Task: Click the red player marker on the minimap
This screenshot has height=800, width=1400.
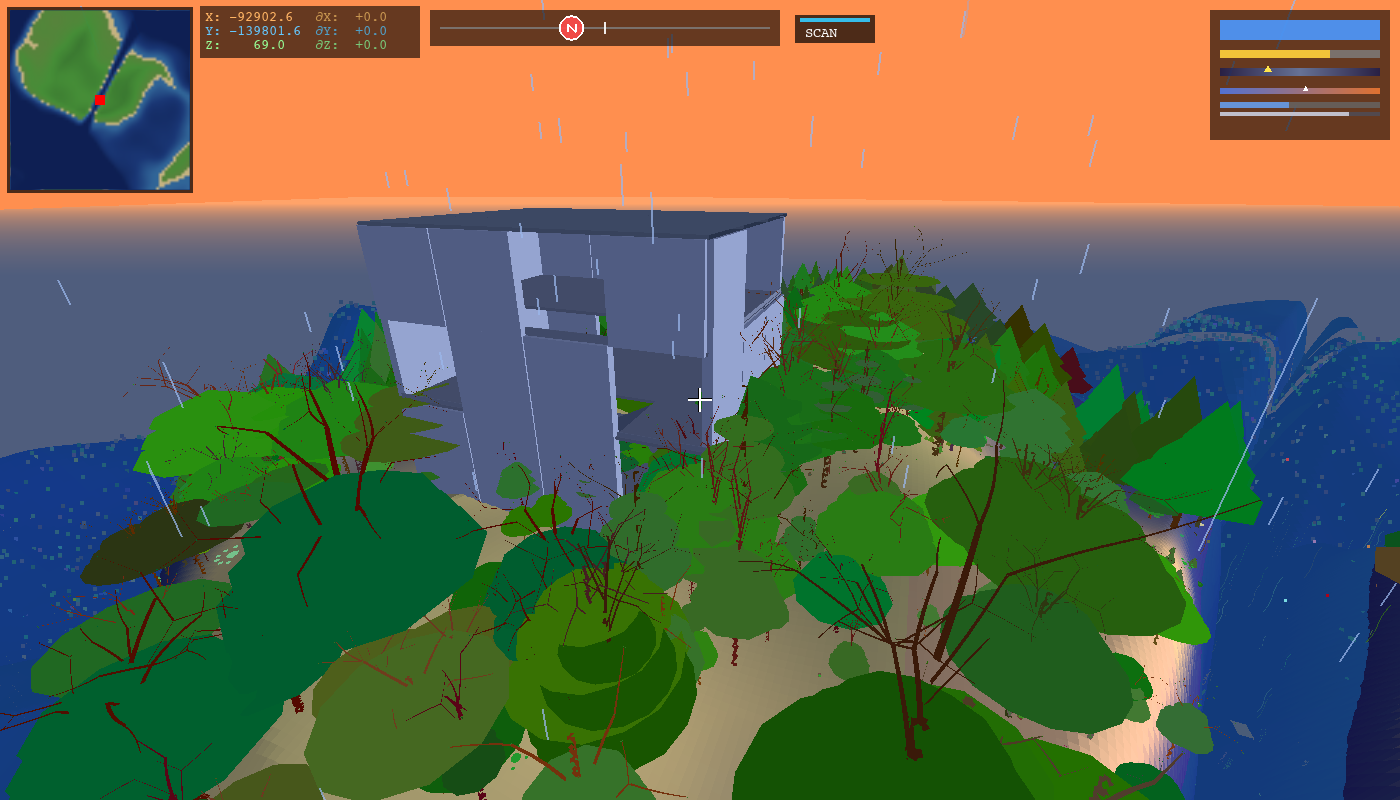Action: (x=100, y=100)
